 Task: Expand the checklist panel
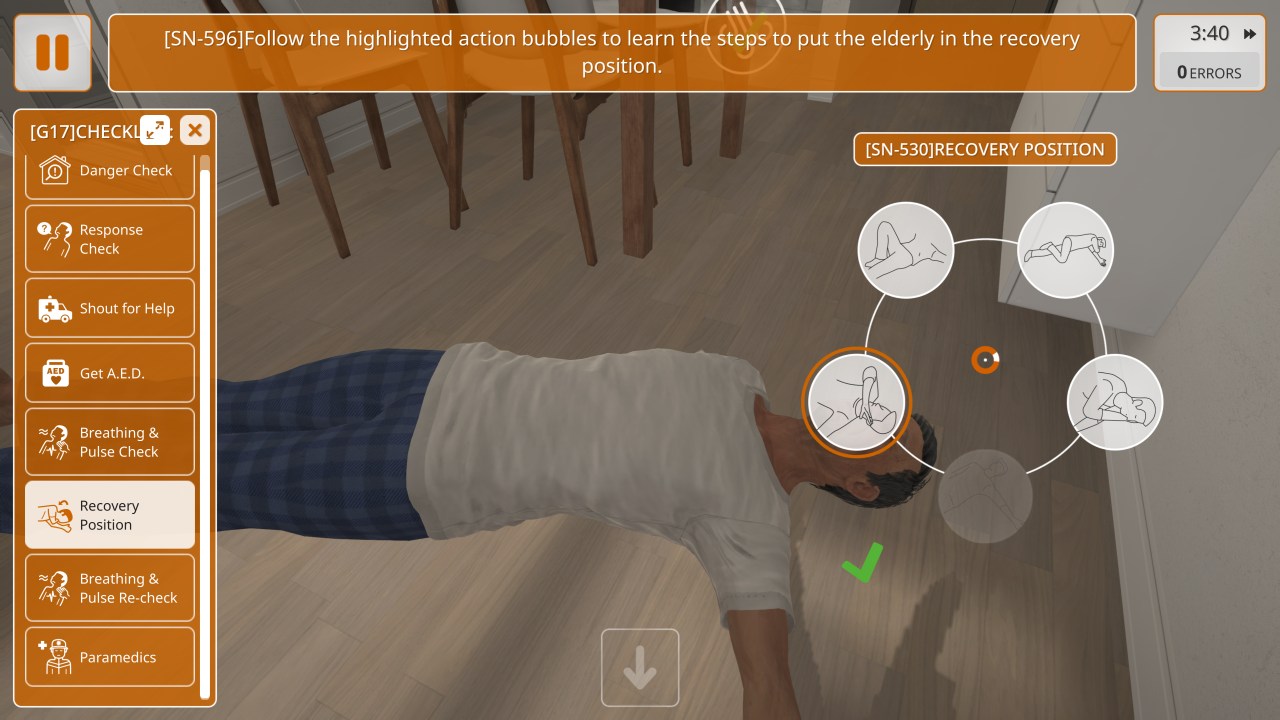(155, 129)
